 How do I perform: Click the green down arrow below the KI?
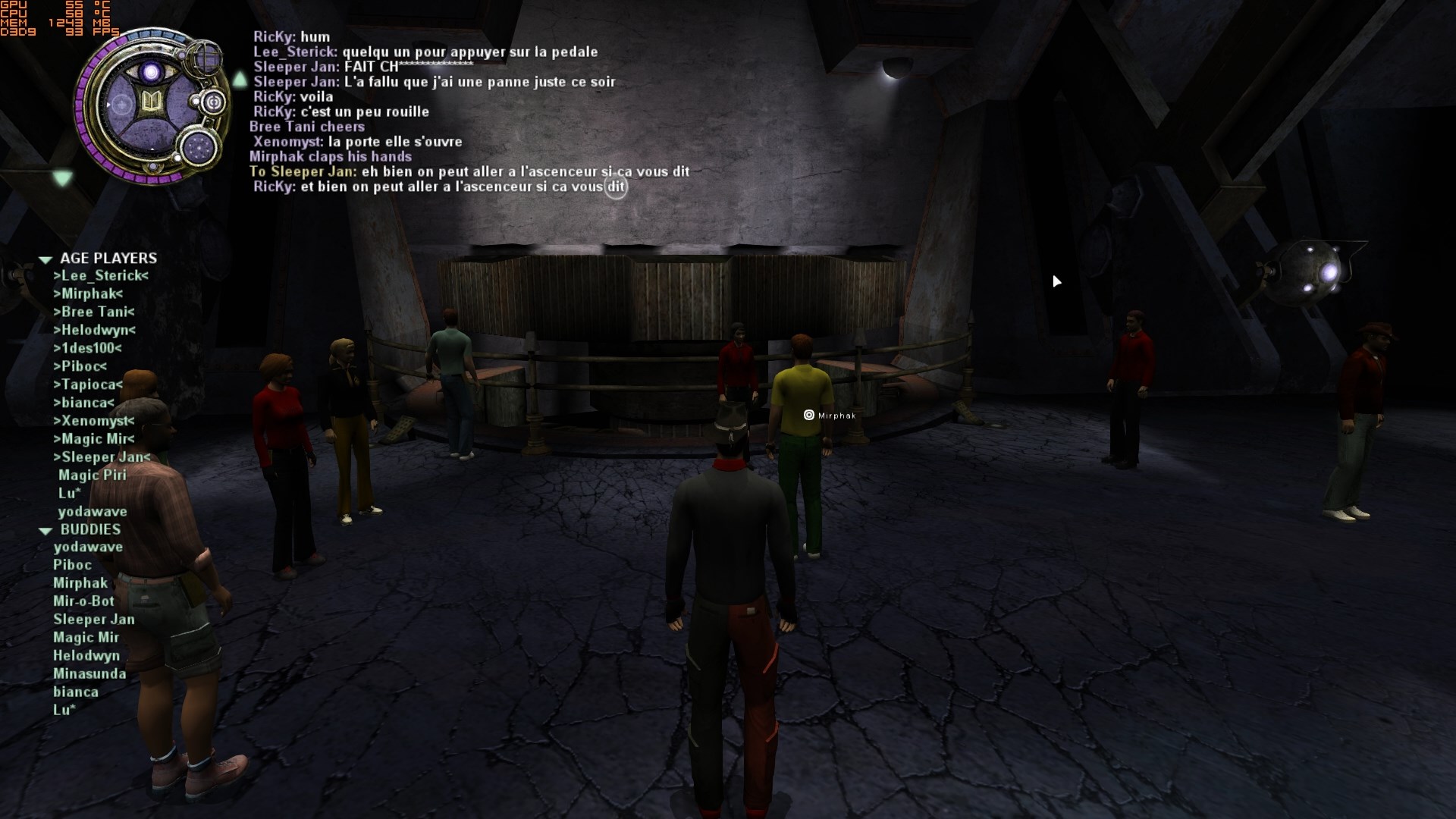coord(62,178)
